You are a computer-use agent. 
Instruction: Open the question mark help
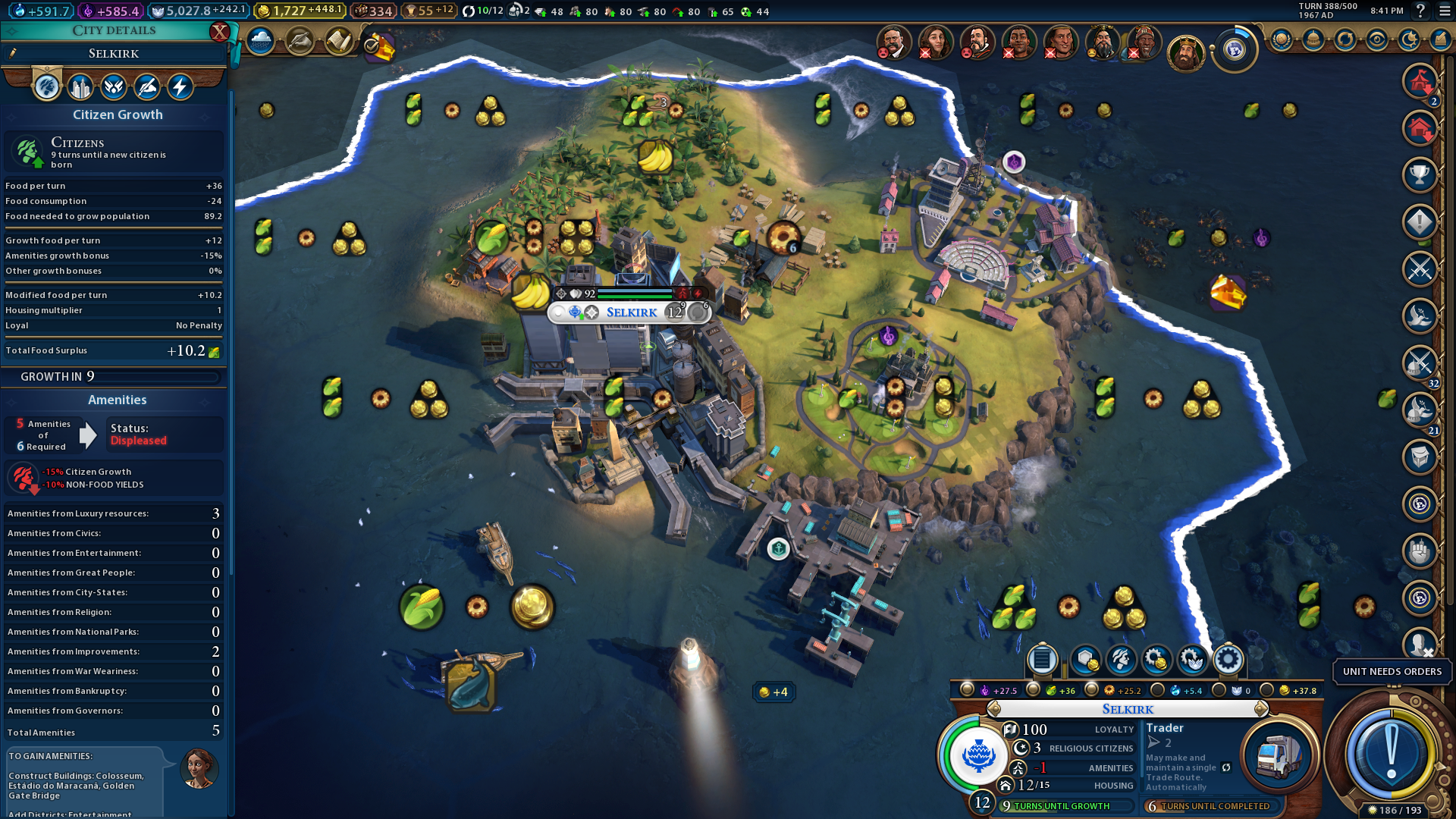1420,11
